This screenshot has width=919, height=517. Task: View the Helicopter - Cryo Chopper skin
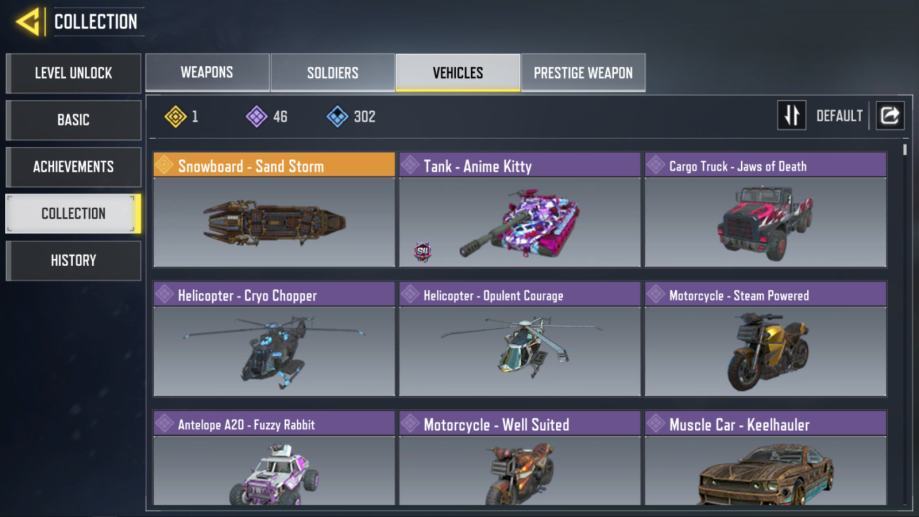coord(274,339)
